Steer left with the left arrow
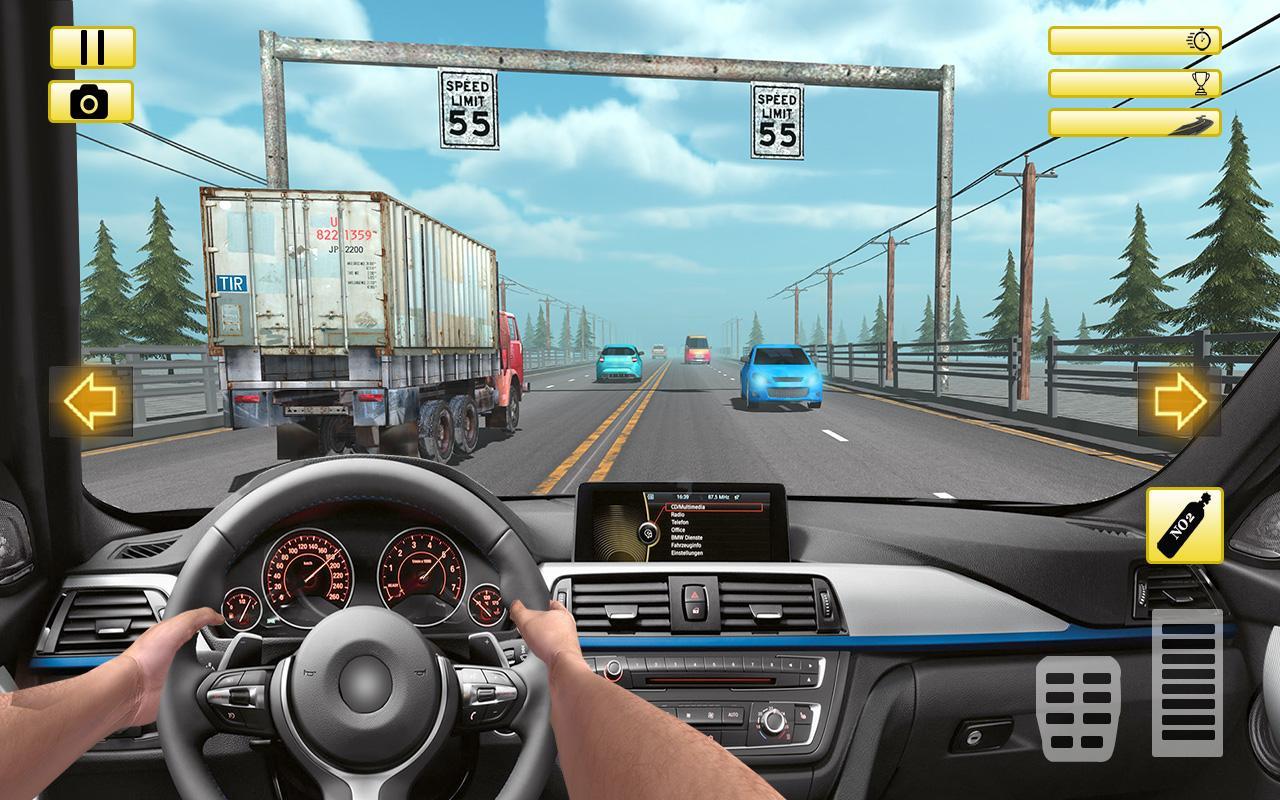1280x800 pixels. (91, 401)
